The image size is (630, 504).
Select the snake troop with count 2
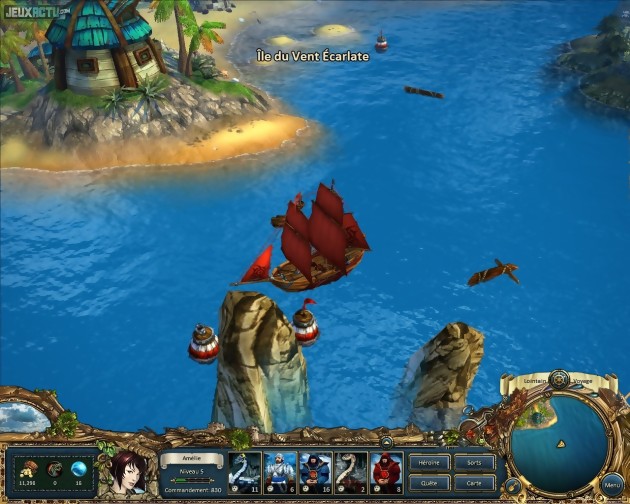pyautogui.click(x=351, y=472)
